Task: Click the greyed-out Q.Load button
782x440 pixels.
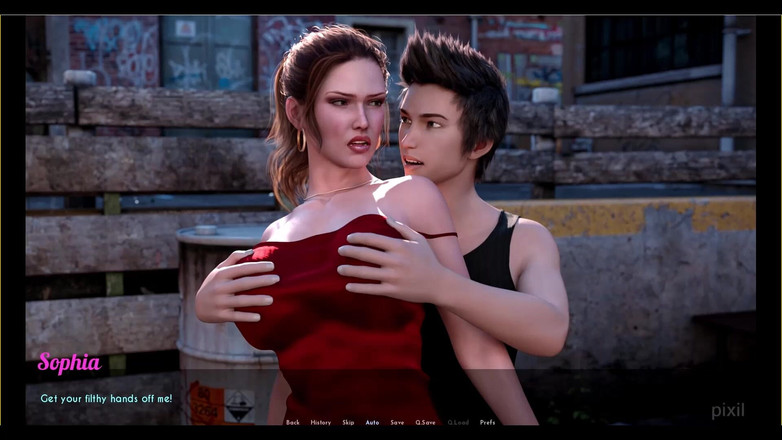Action: (x=457, y=423)
